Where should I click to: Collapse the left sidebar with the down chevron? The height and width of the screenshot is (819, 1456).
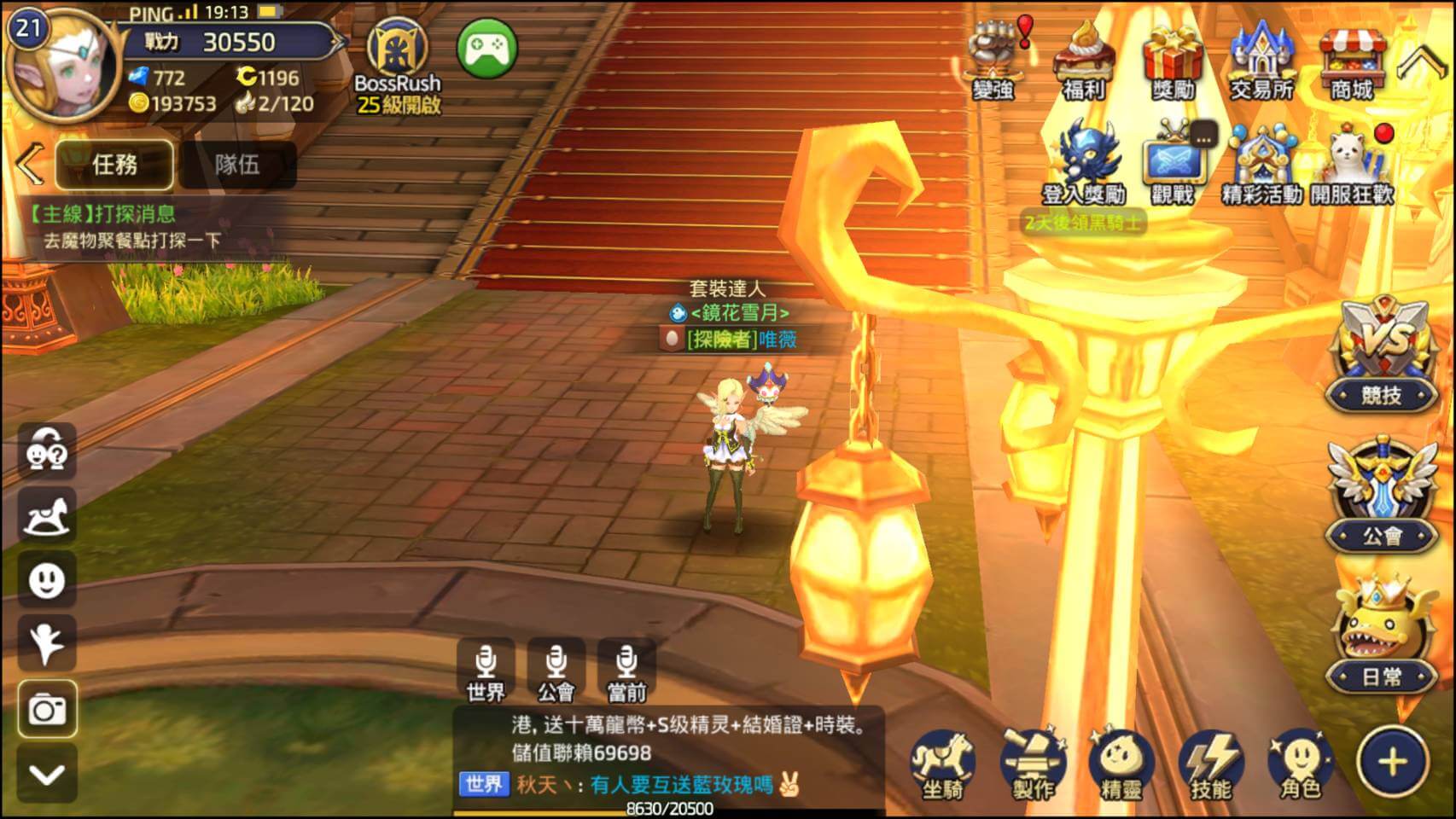pyautogui.click(x=47, y=772)
